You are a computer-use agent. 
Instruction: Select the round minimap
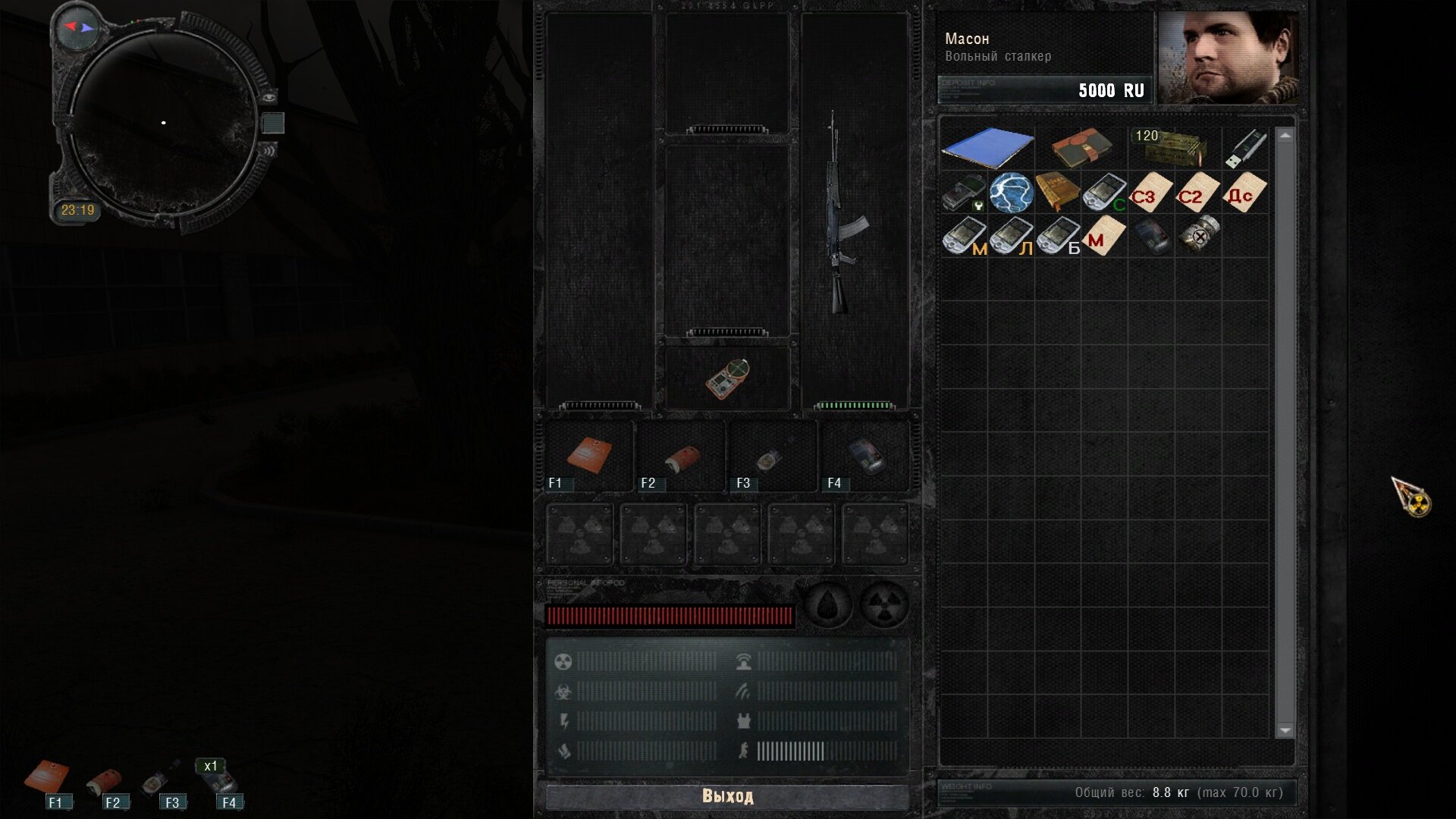click(164, 123)
